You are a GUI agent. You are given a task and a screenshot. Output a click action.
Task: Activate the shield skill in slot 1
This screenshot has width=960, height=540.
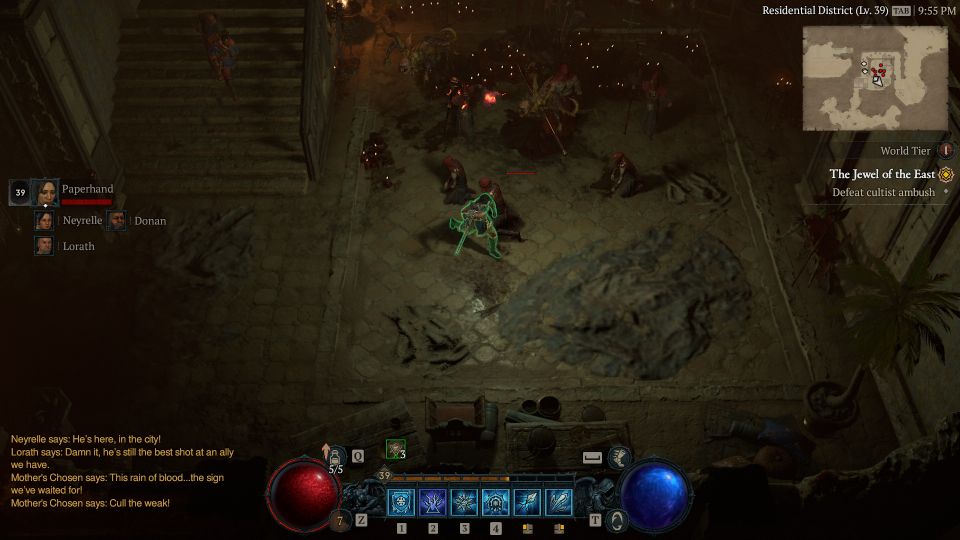coord(402,502)
